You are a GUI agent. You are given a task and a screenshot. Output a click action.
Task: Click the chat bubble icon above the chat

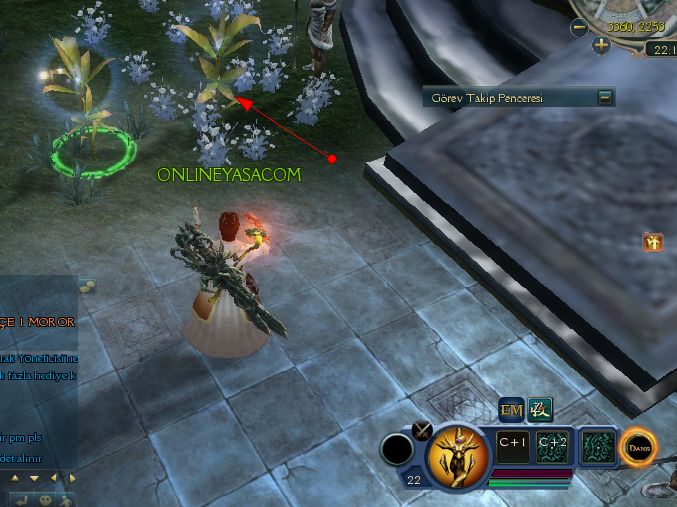point(87,287)
